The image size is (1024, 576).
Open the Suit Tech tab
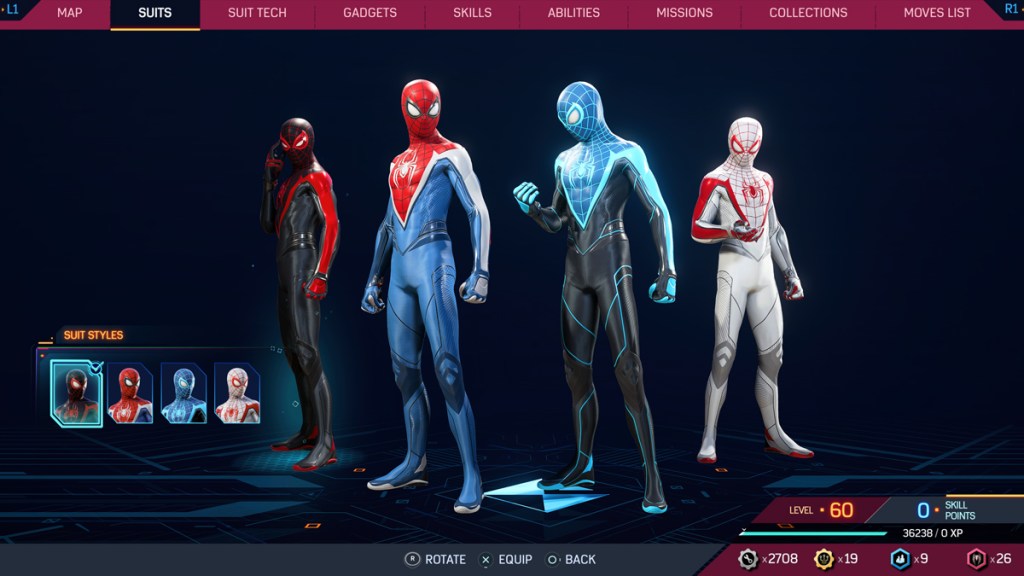[257, 13]
